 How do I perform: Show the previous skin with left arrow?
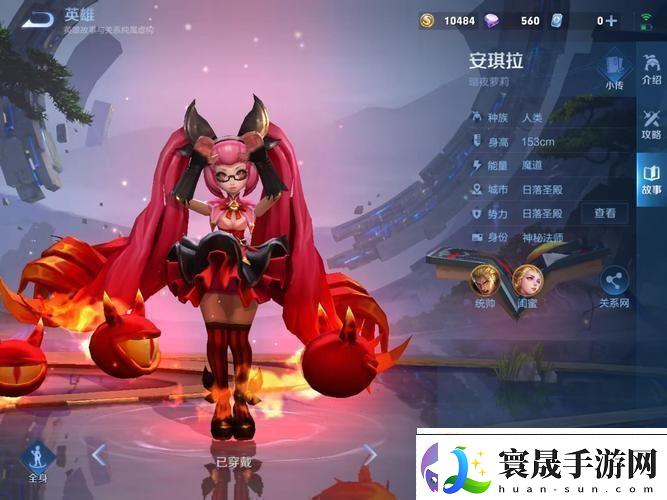(x=99, y=456)
